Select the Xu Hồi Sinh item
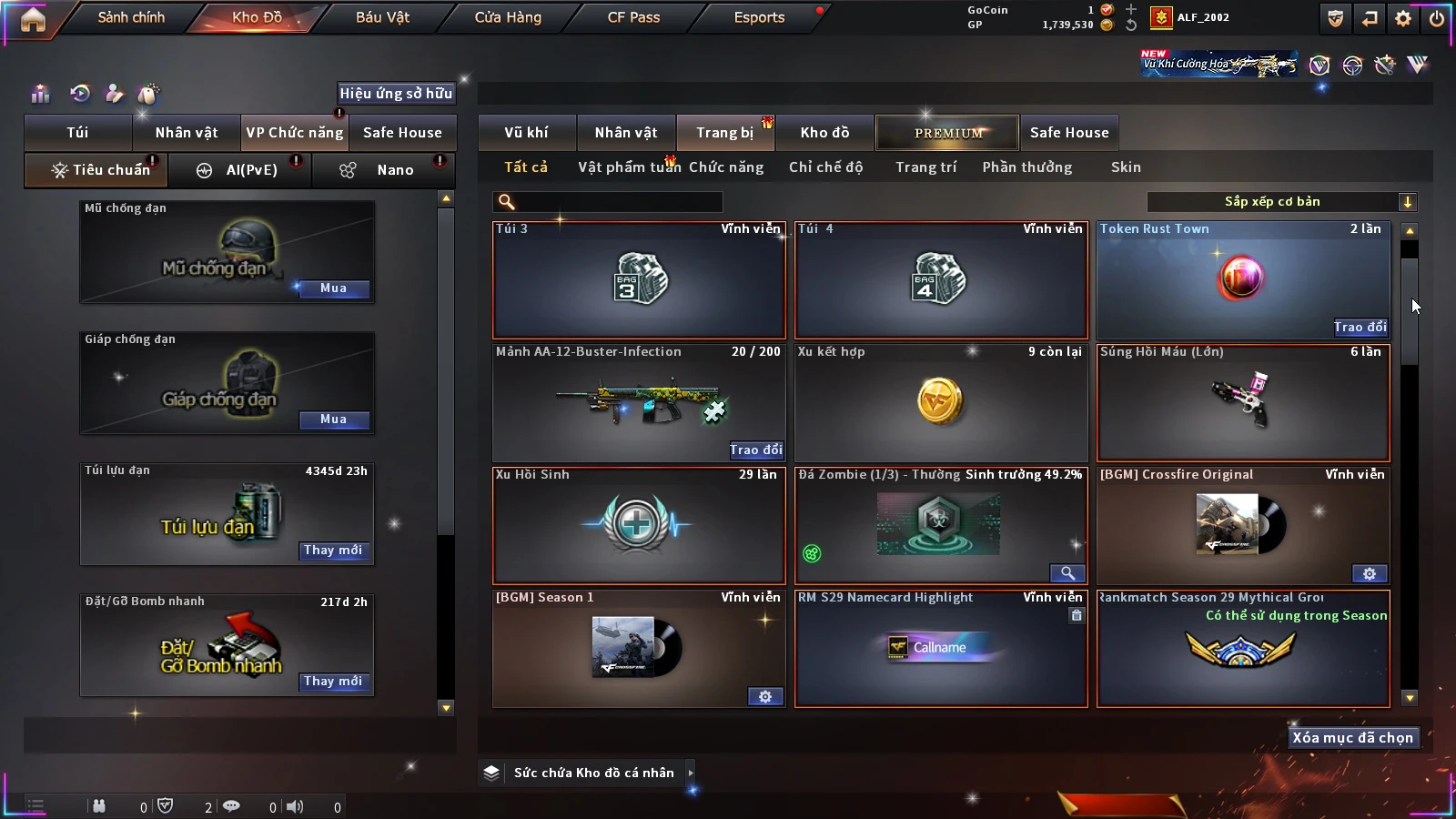 639,526
